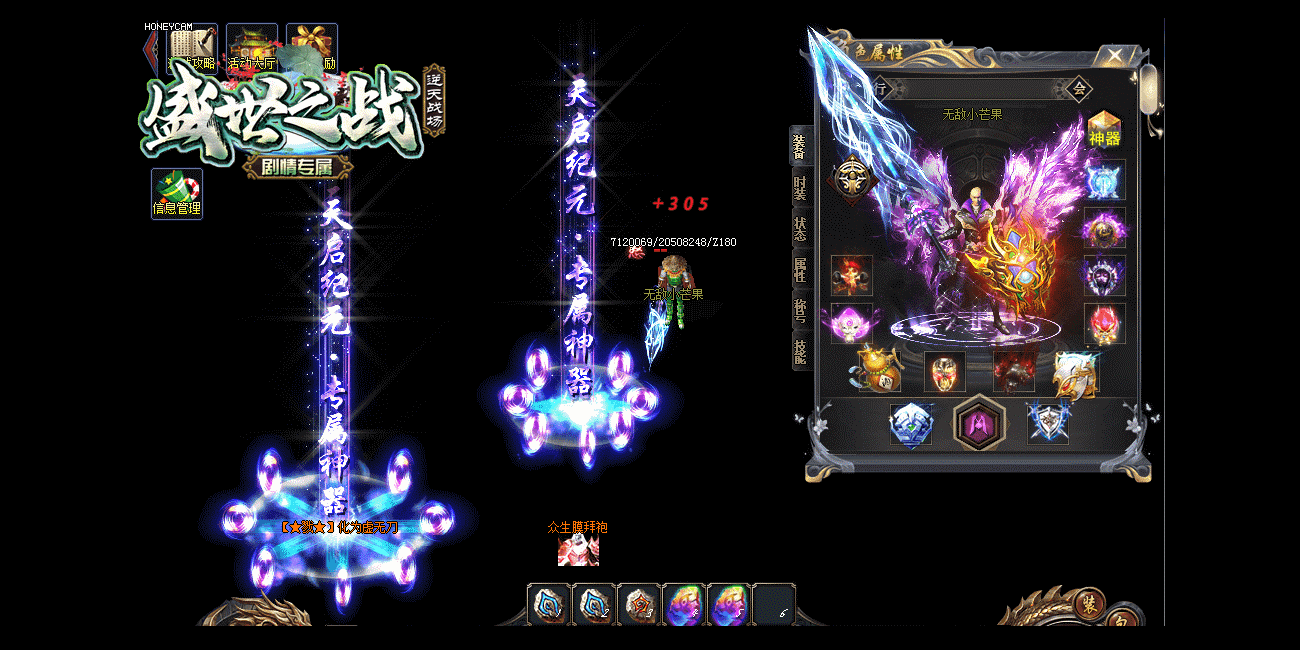Use the rainbow egg in hotbar slot 4
Viewport: 1300px width, 650px height.
pos(685,605)
